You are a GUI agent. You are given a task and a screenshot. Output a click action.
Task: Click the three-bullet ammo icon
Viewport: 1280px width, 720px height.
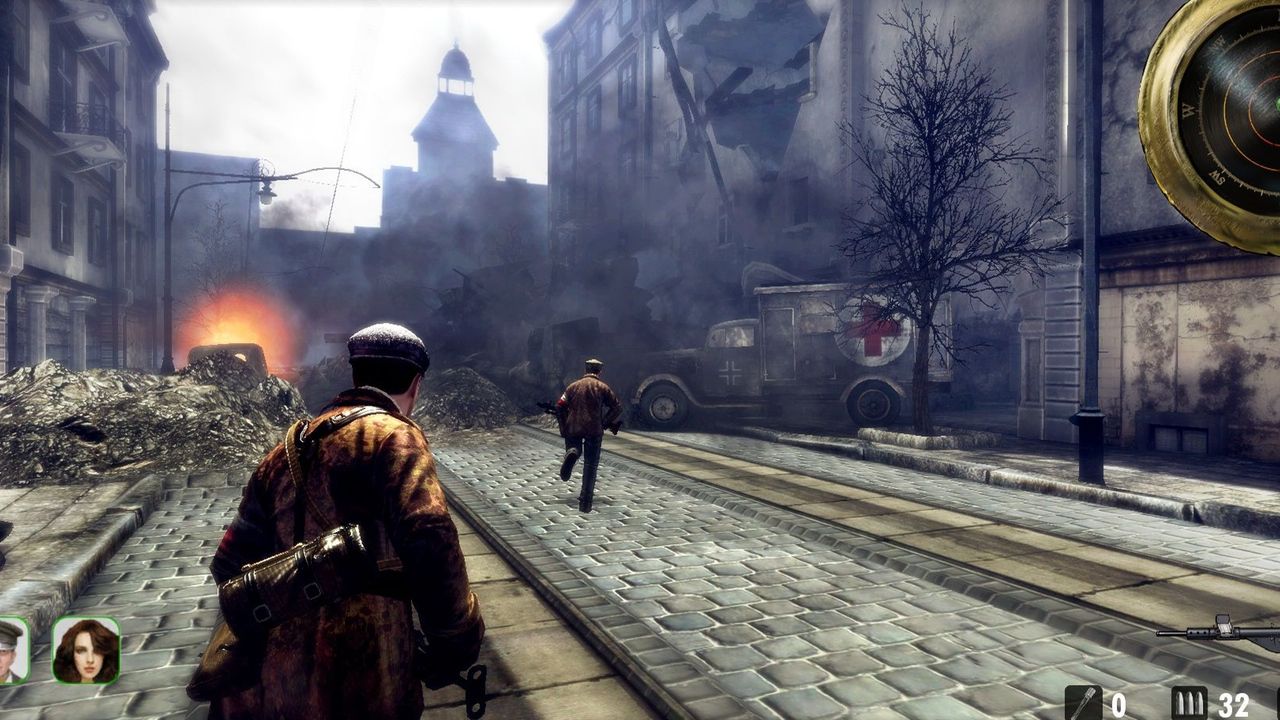click(x=1190, y=703)
